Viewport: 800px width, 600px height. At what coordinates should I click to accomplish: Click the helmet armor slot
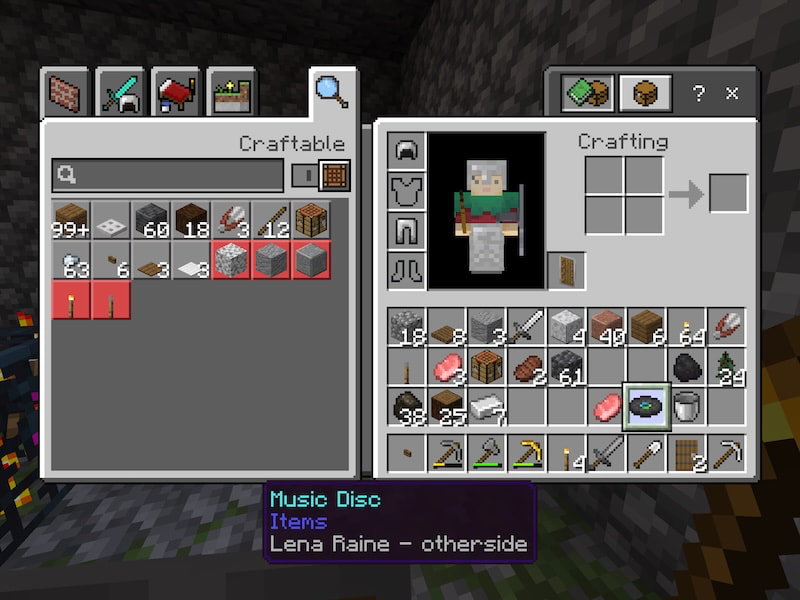pos(406,152)
